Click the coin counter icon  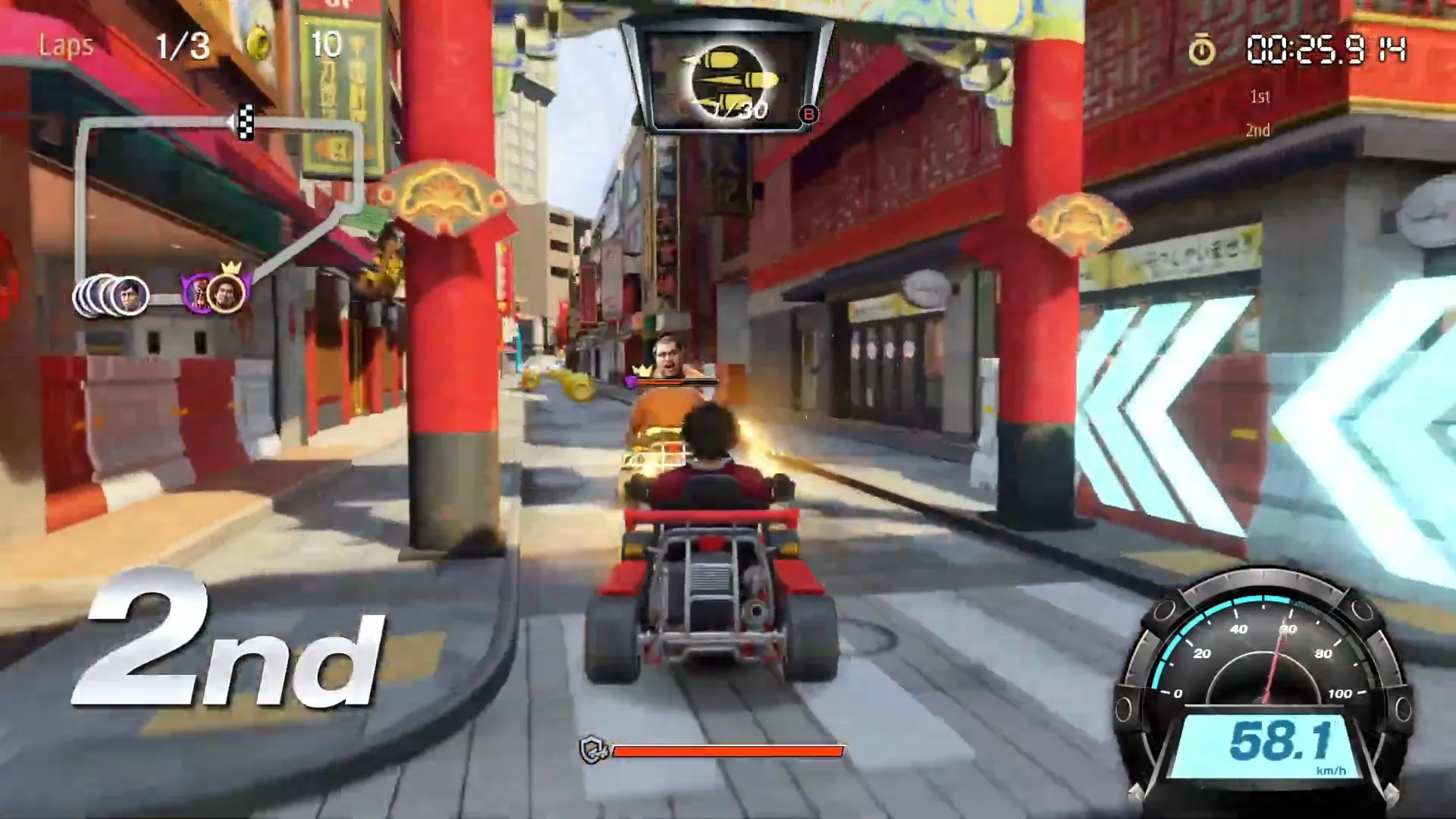(x=258, y=44)
